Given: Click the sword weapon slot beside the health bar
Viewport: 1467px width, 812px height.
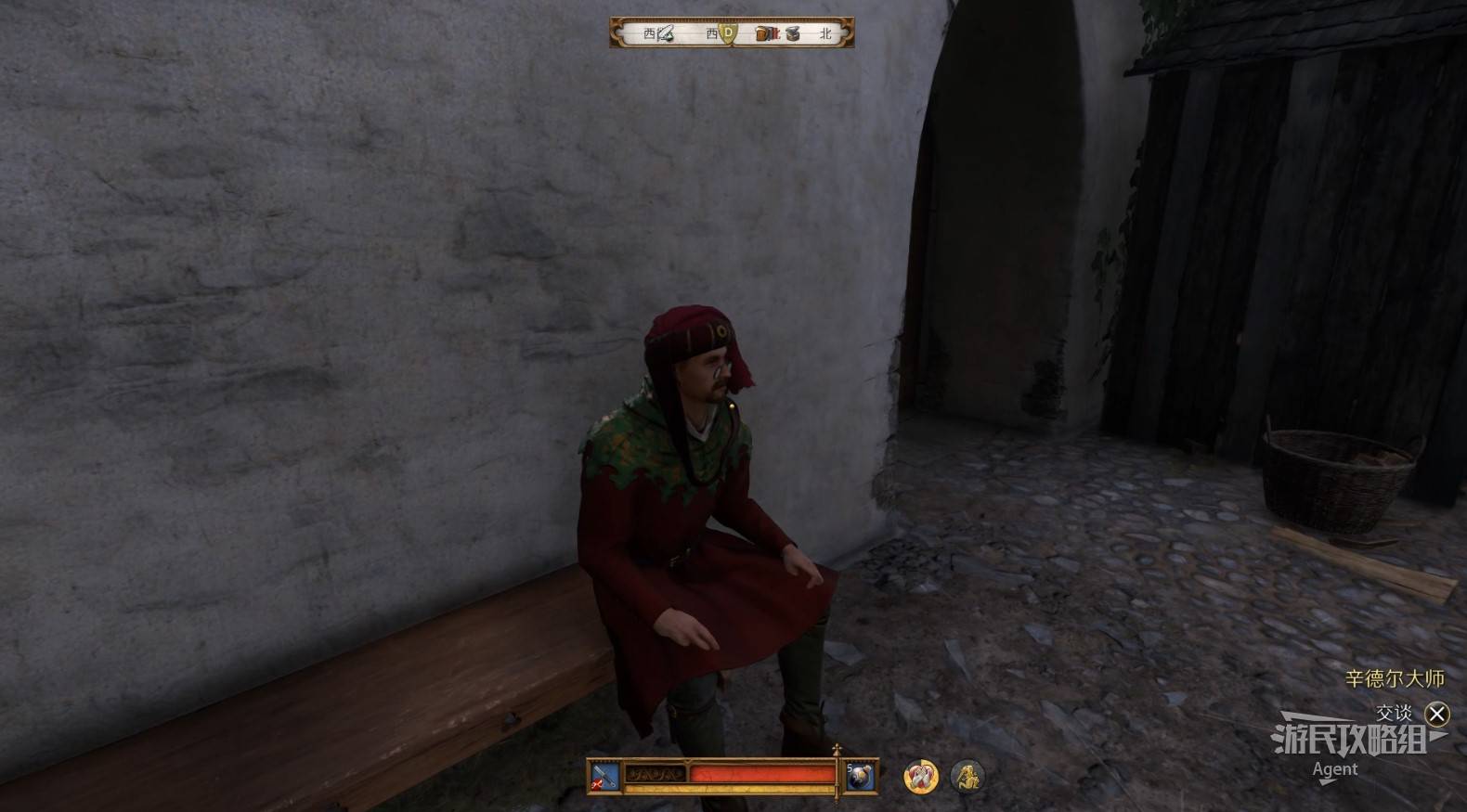Looking at the screenshot, I should click(x=604, y=776).
